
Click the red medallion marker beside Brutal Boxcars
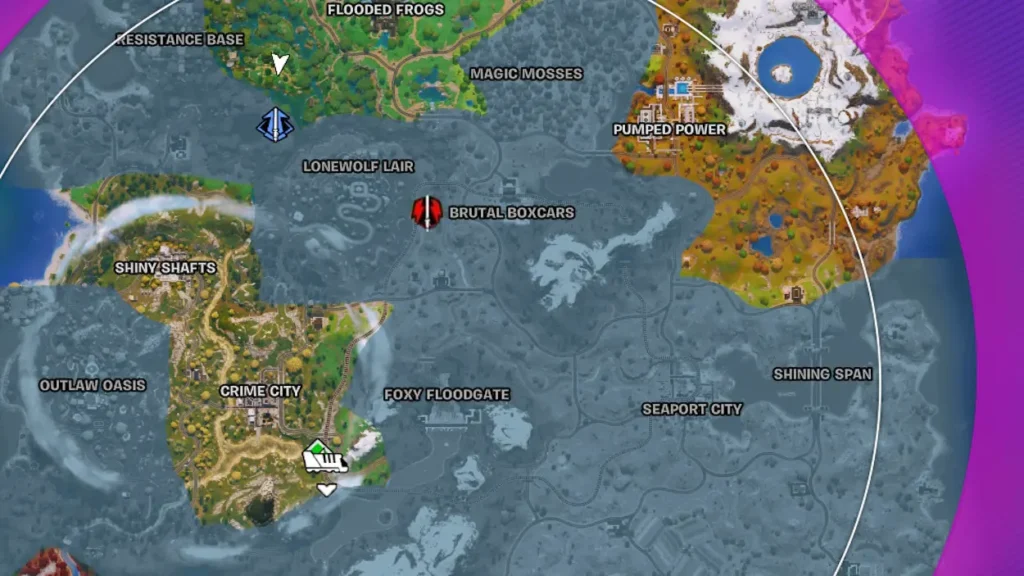point(427,212)
